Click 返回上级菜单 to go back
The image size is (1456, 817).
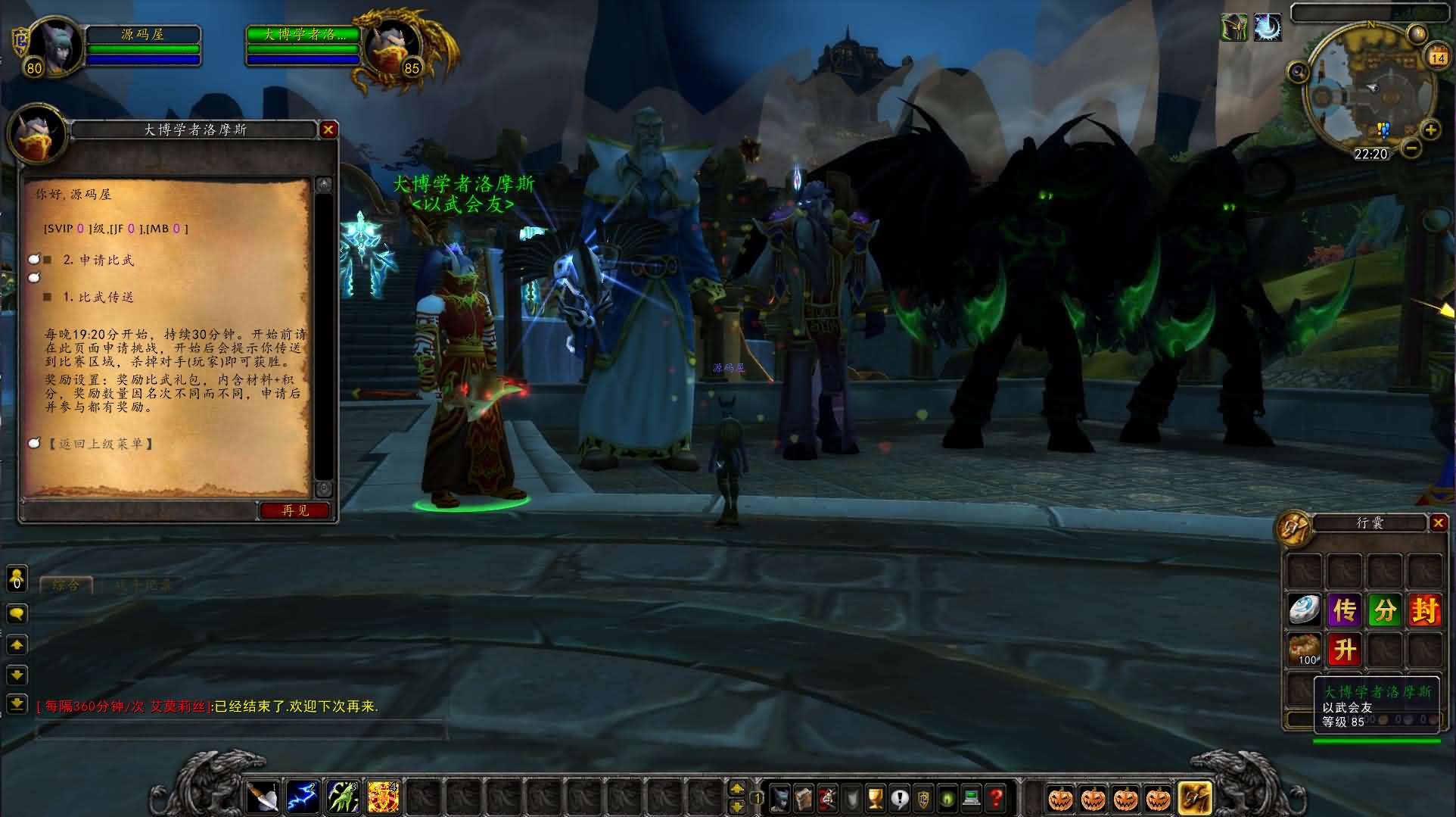coord(101,444)
